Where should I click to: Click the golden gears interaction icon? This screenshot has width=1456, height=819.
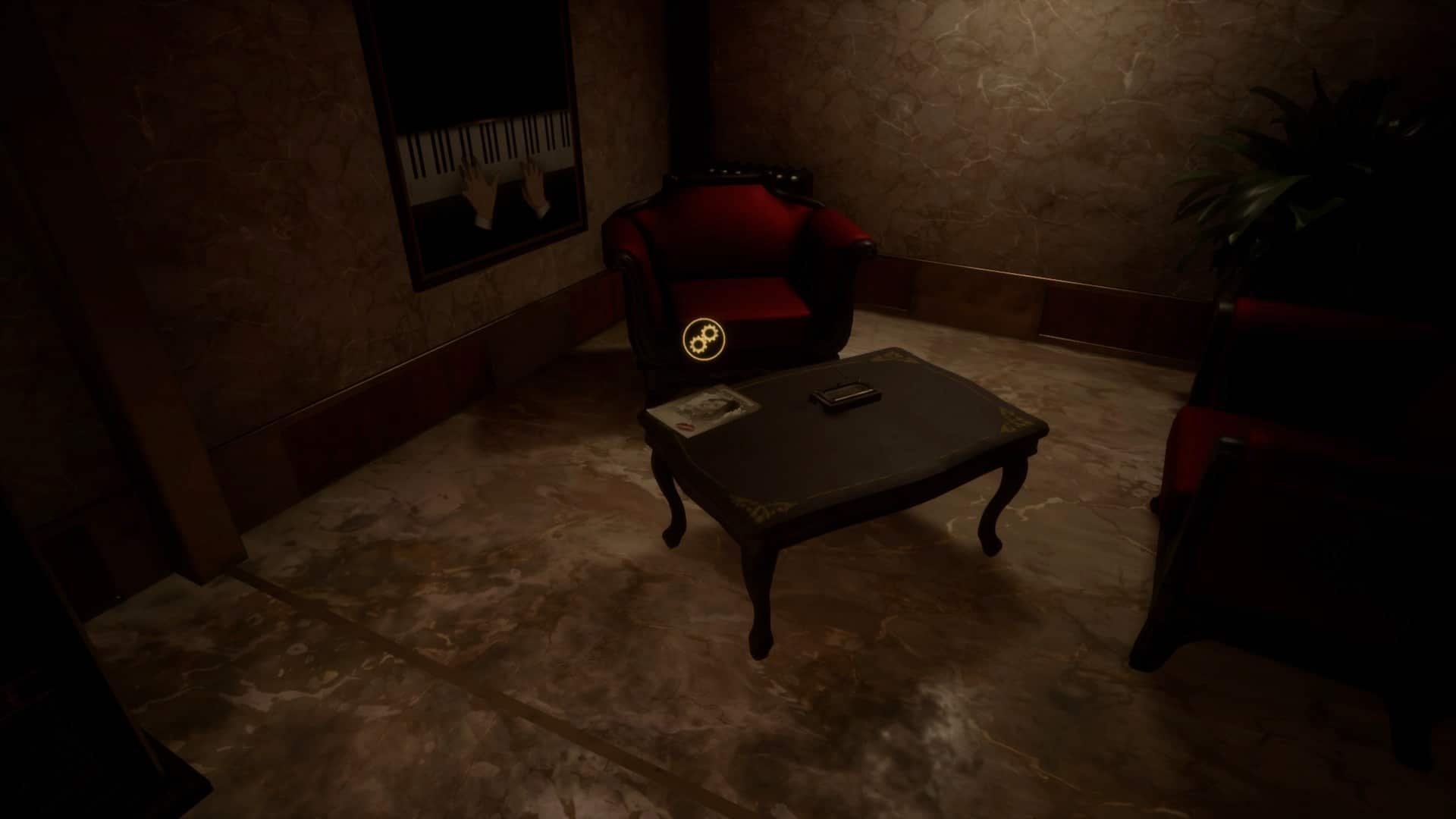[703, 338]
